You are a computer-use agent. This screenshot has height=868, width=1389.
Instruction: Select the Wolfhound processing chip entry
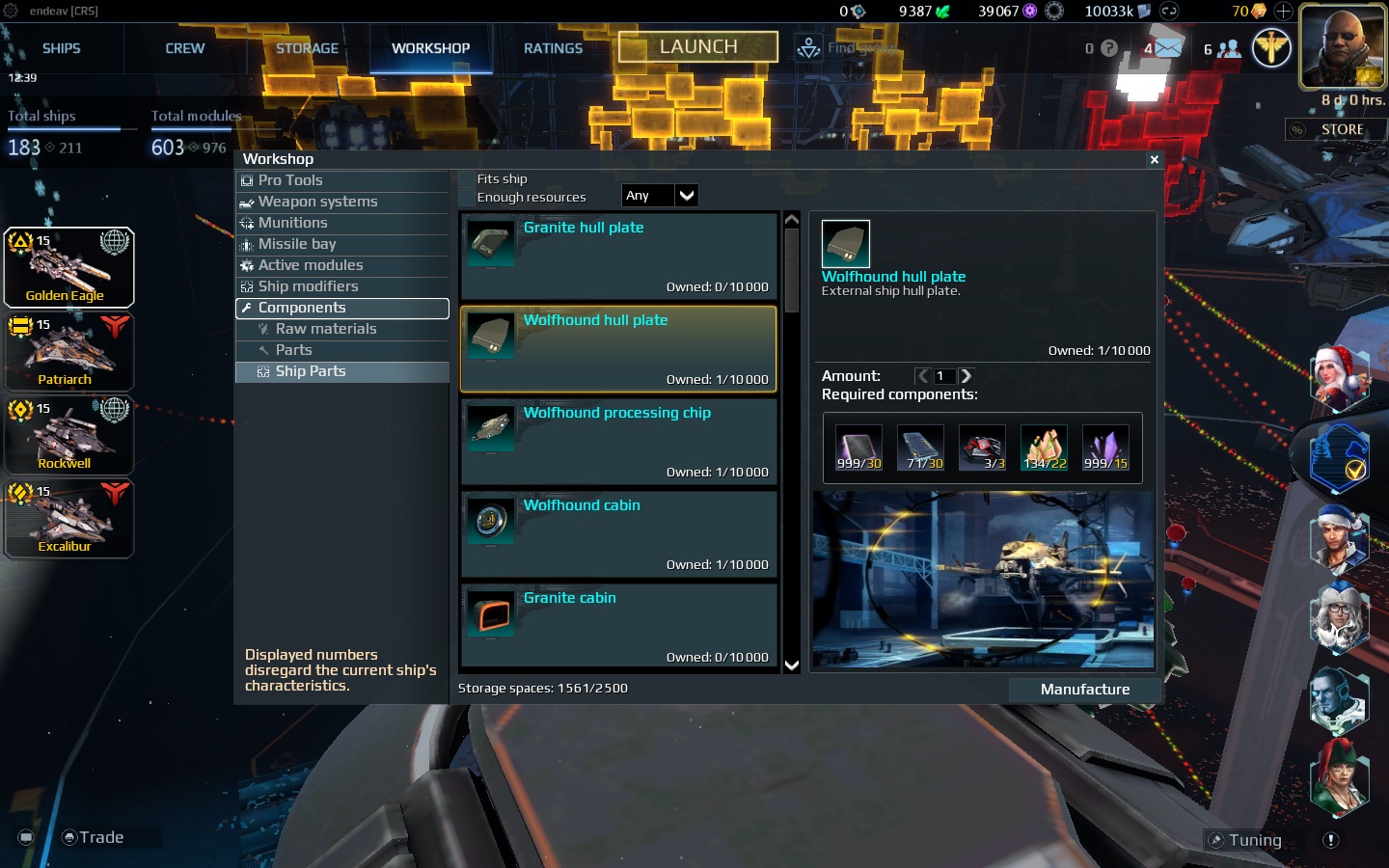click(617, 442)
